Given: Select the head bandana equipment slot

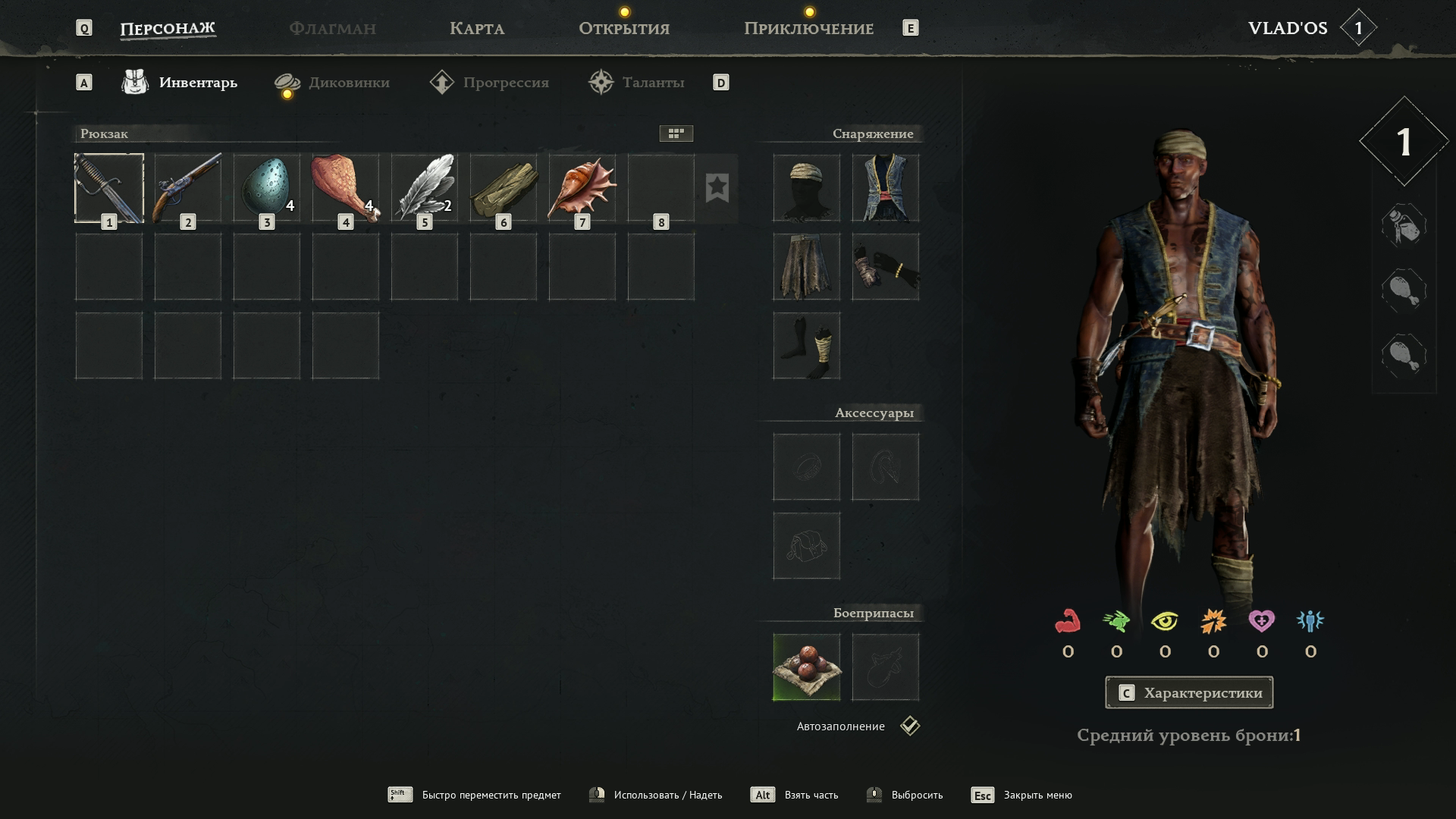Looking at the screenshot, I should click(806, 188).
